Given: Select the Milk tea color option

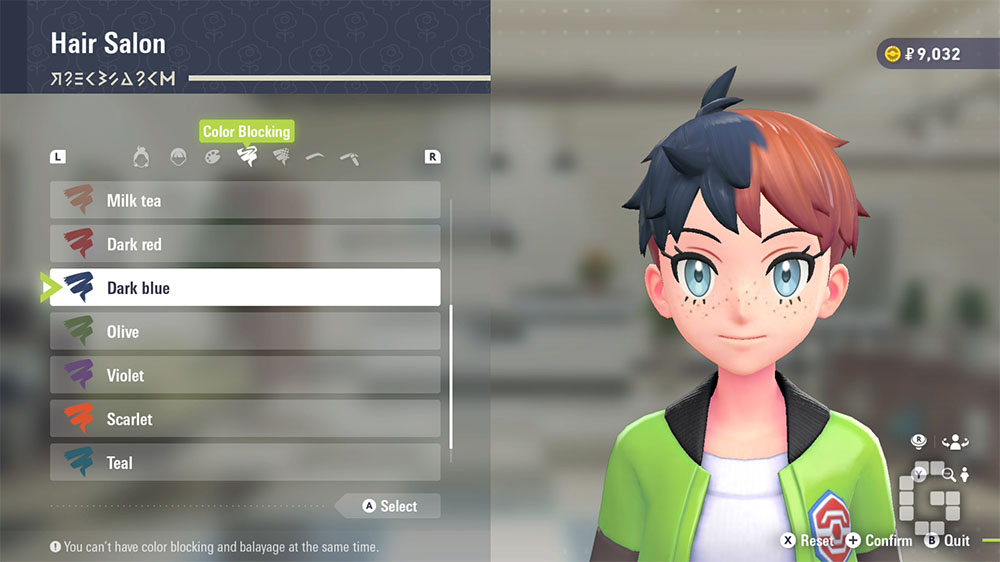Looking at the screenshot, I should [245, 200].
